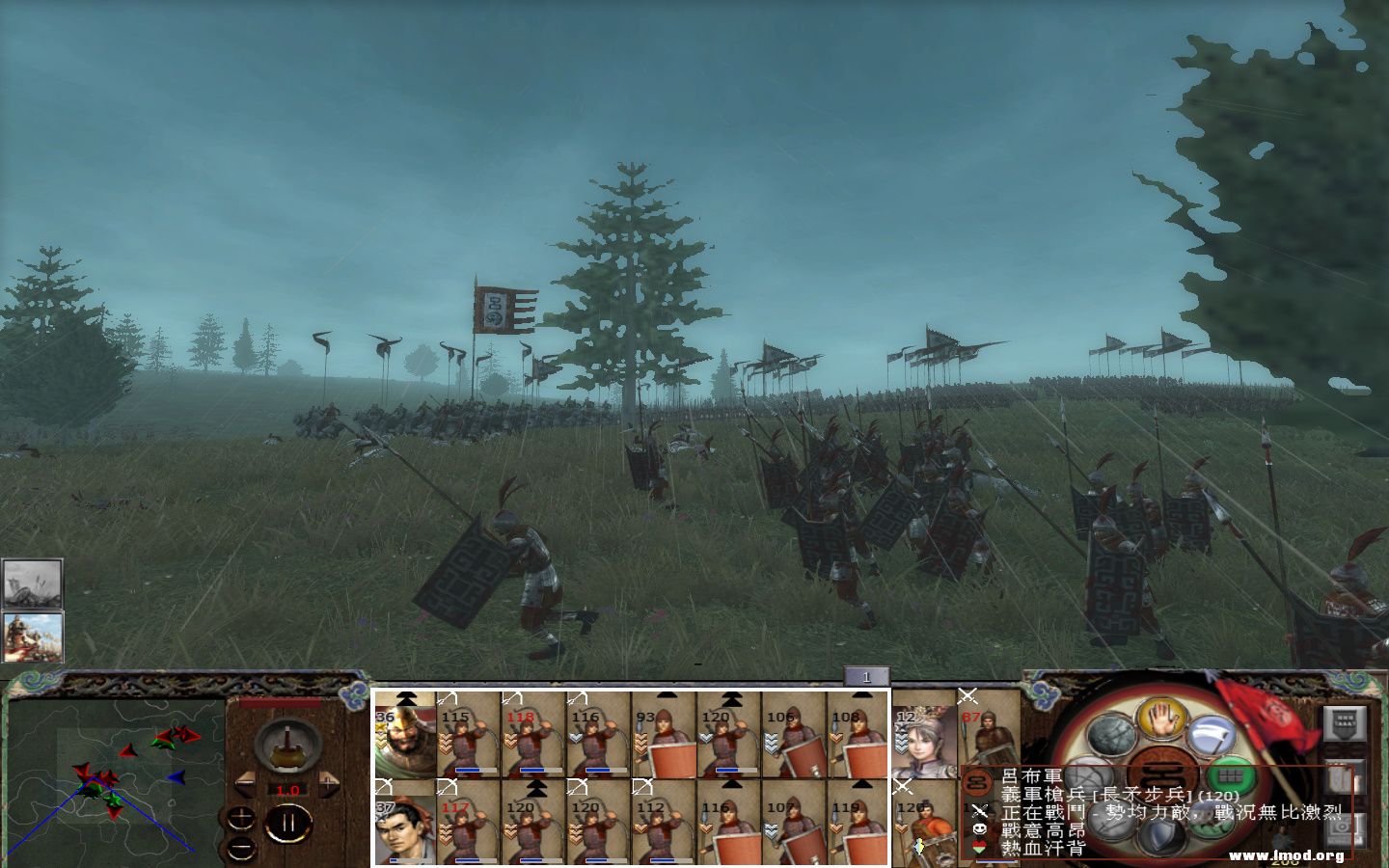Click the crossed-swords stone icon on the command wheel
1389x868 pixels.
(x=1087, y=775)
